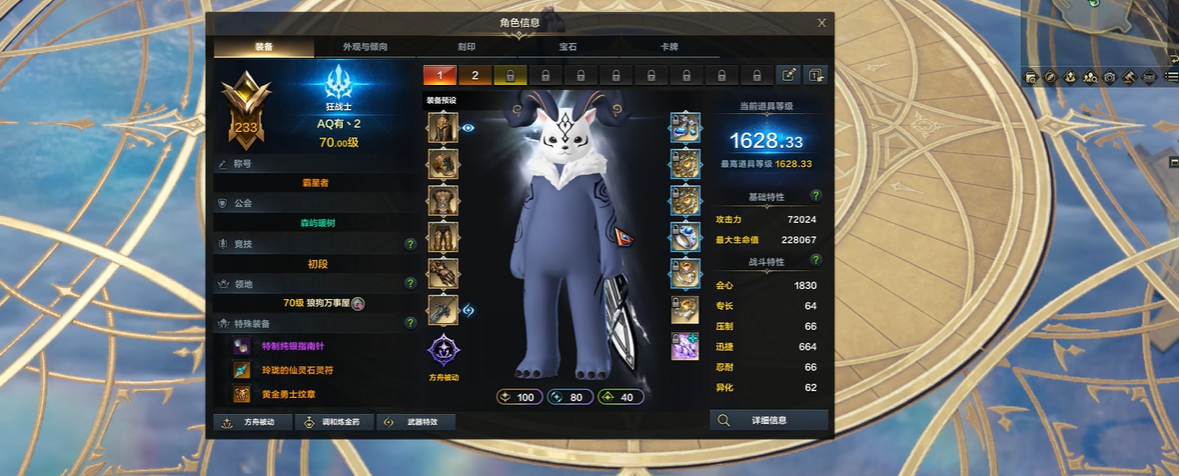Show the 卡牌 cards tab
1179x476 pixels.
[669, 47]
